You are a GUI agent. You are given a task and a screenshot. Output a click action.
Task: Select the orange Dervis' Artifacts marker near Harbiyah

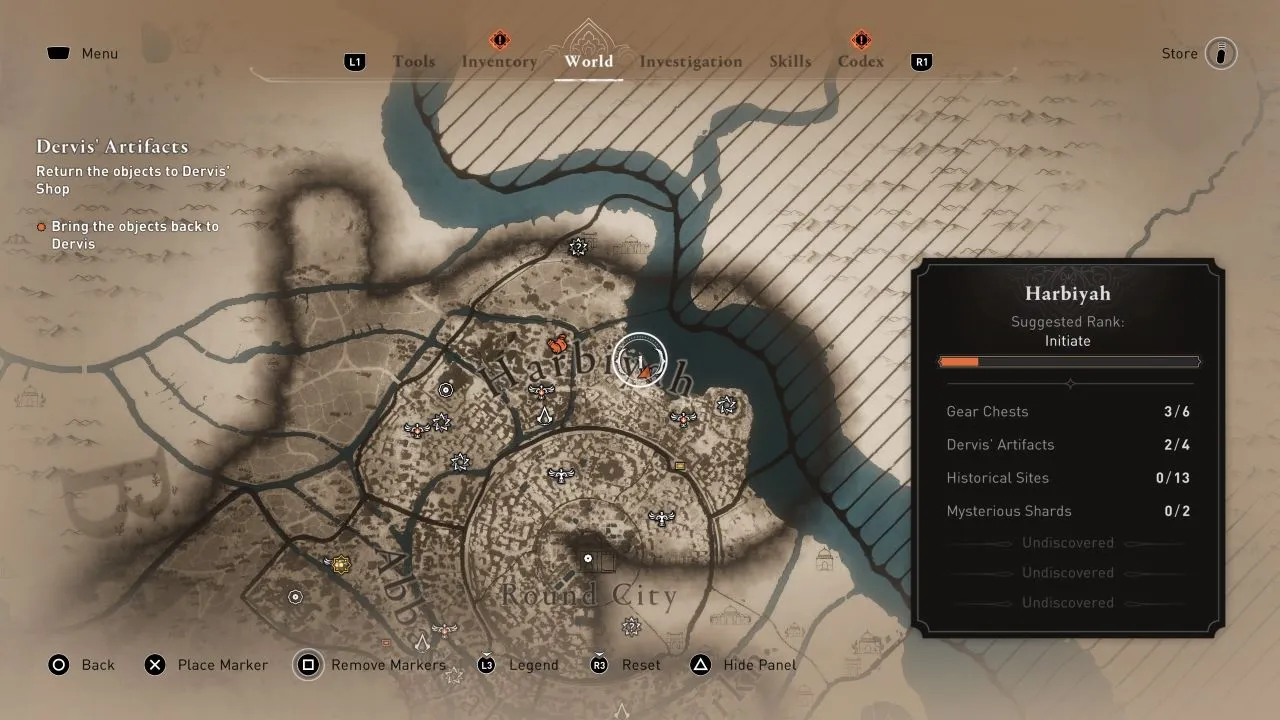pos(557,344)
